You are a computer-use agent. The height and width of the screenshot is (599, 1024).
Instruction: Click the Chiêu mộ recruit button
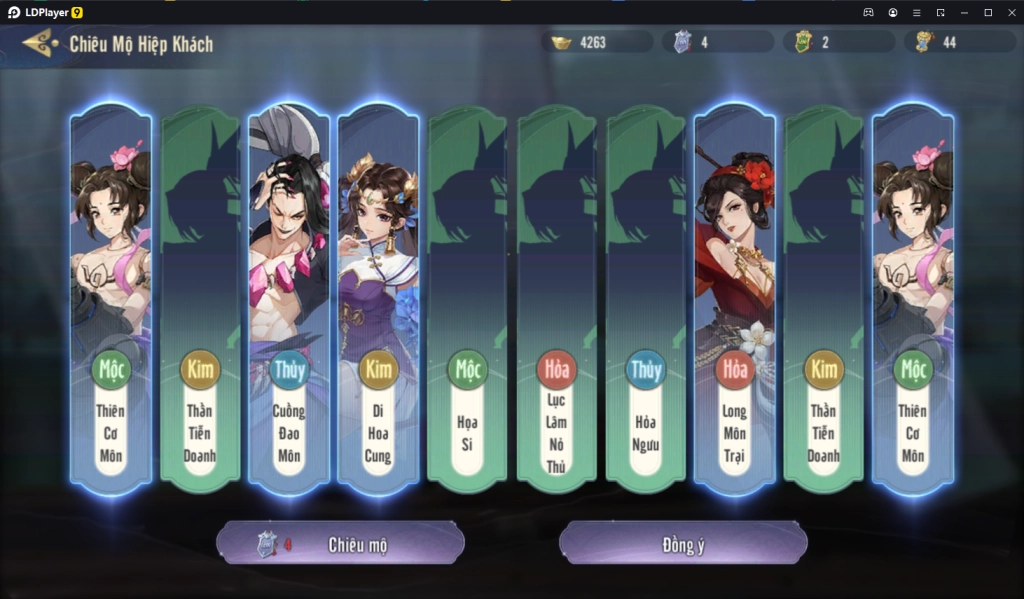[340, 544]
